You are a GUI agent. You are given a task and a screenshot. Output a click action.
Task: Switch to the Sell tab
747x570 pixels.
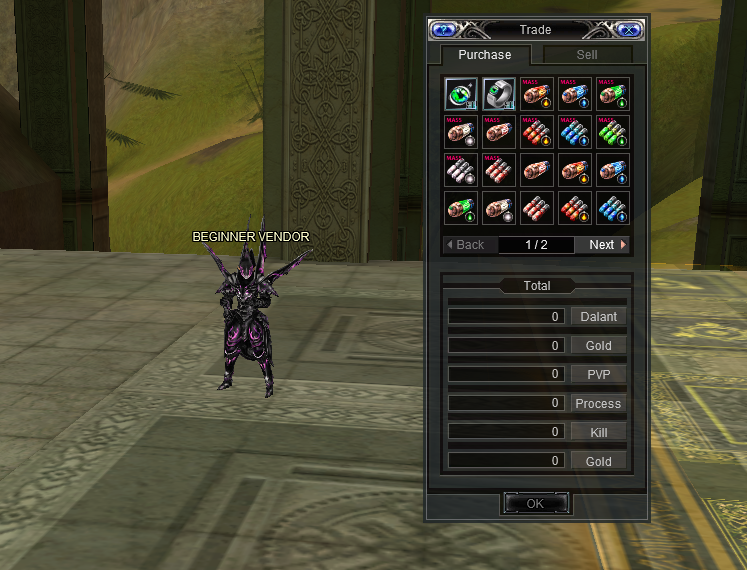[x=587, y=55]
